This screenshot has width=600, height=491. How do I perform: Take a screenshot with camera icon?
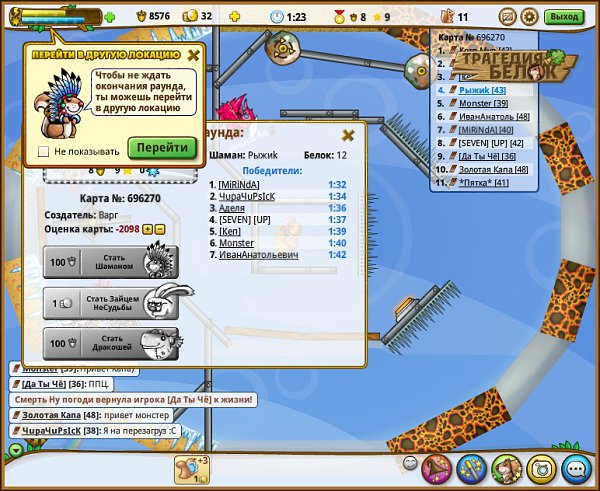541,468
